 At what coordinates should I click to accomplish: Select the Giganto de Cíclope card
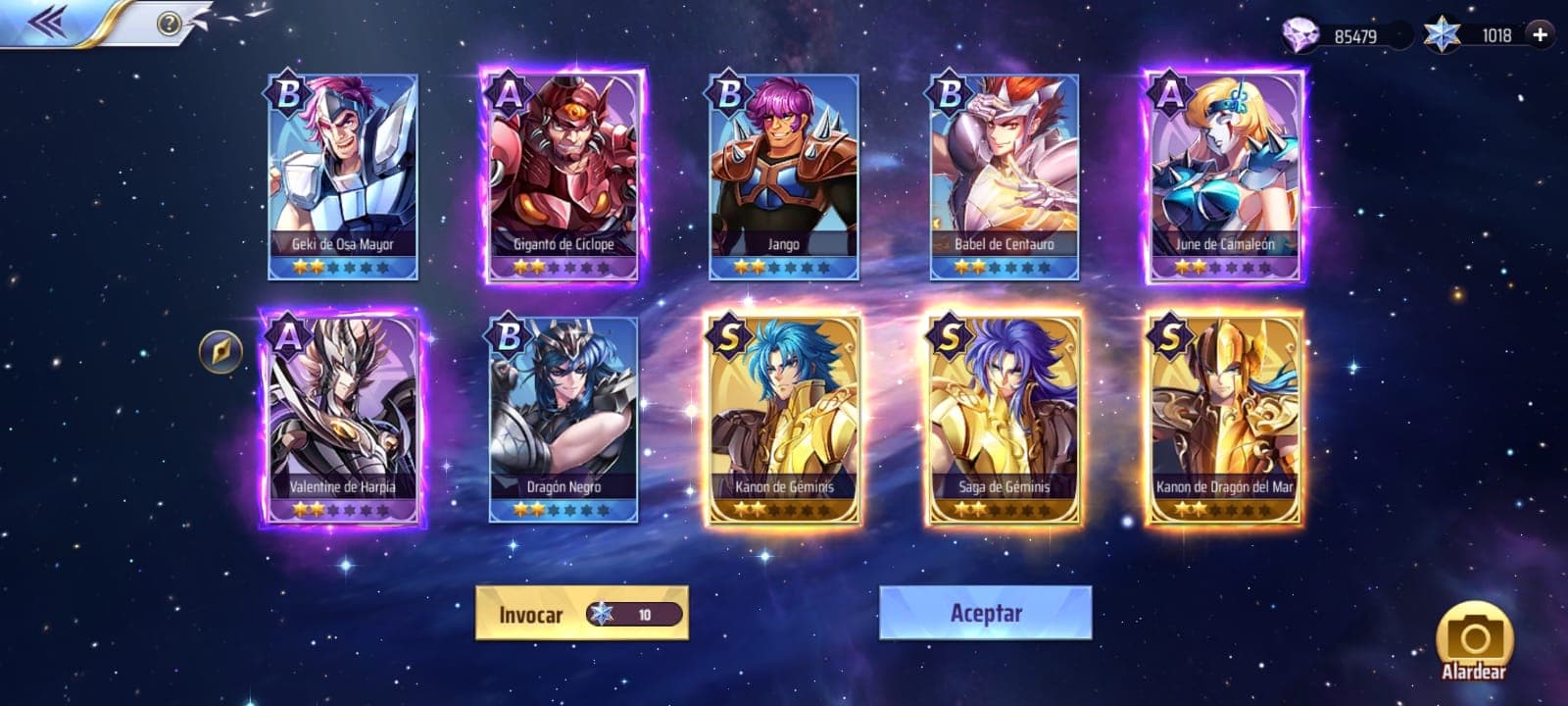563,176
